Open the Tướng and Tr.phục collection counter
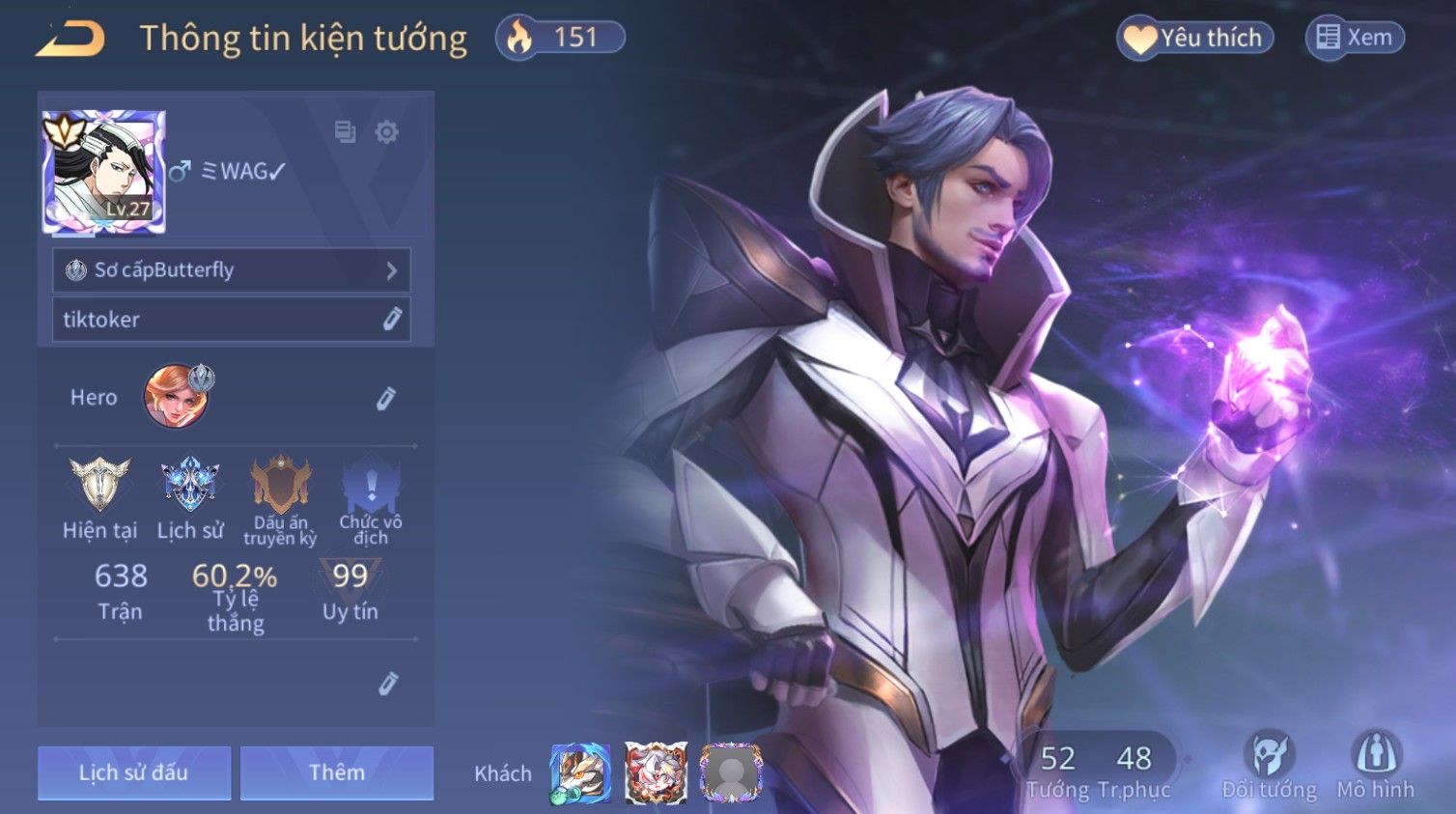The height and width of the screenshot is (814, 1456). click(1097, 770)
